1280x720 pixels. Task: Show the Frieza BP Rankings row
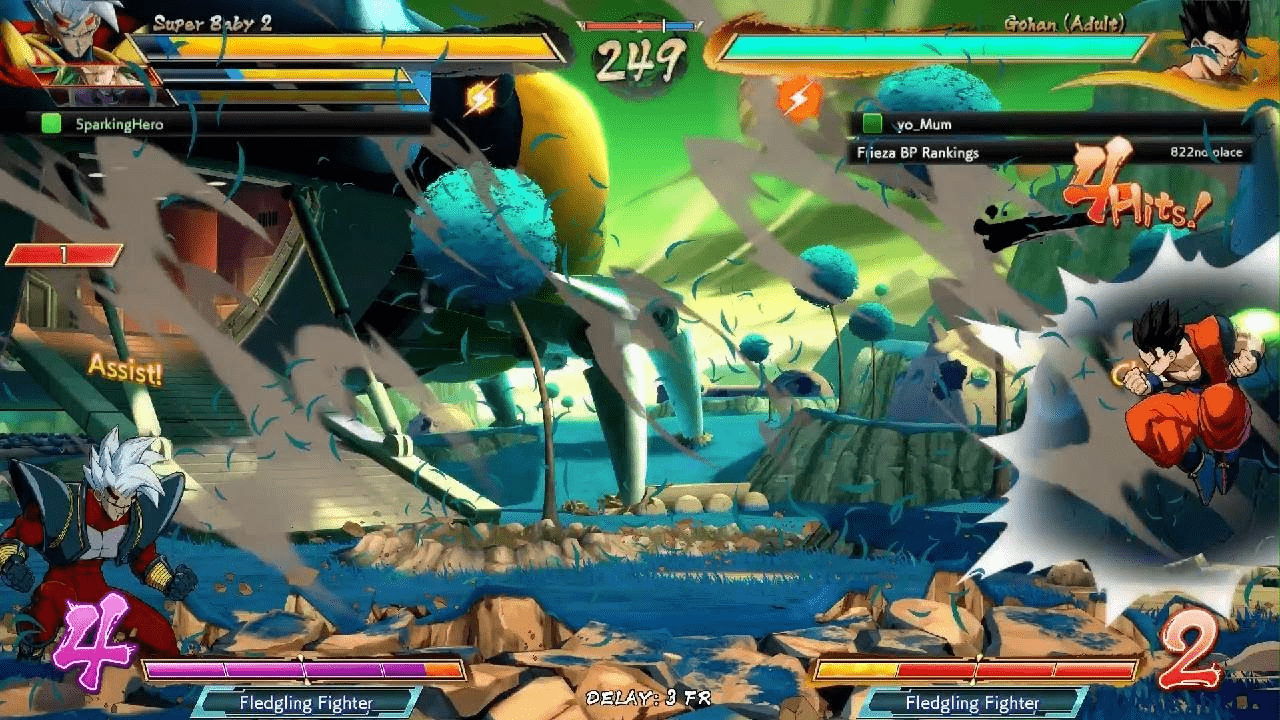point(1050,153)
